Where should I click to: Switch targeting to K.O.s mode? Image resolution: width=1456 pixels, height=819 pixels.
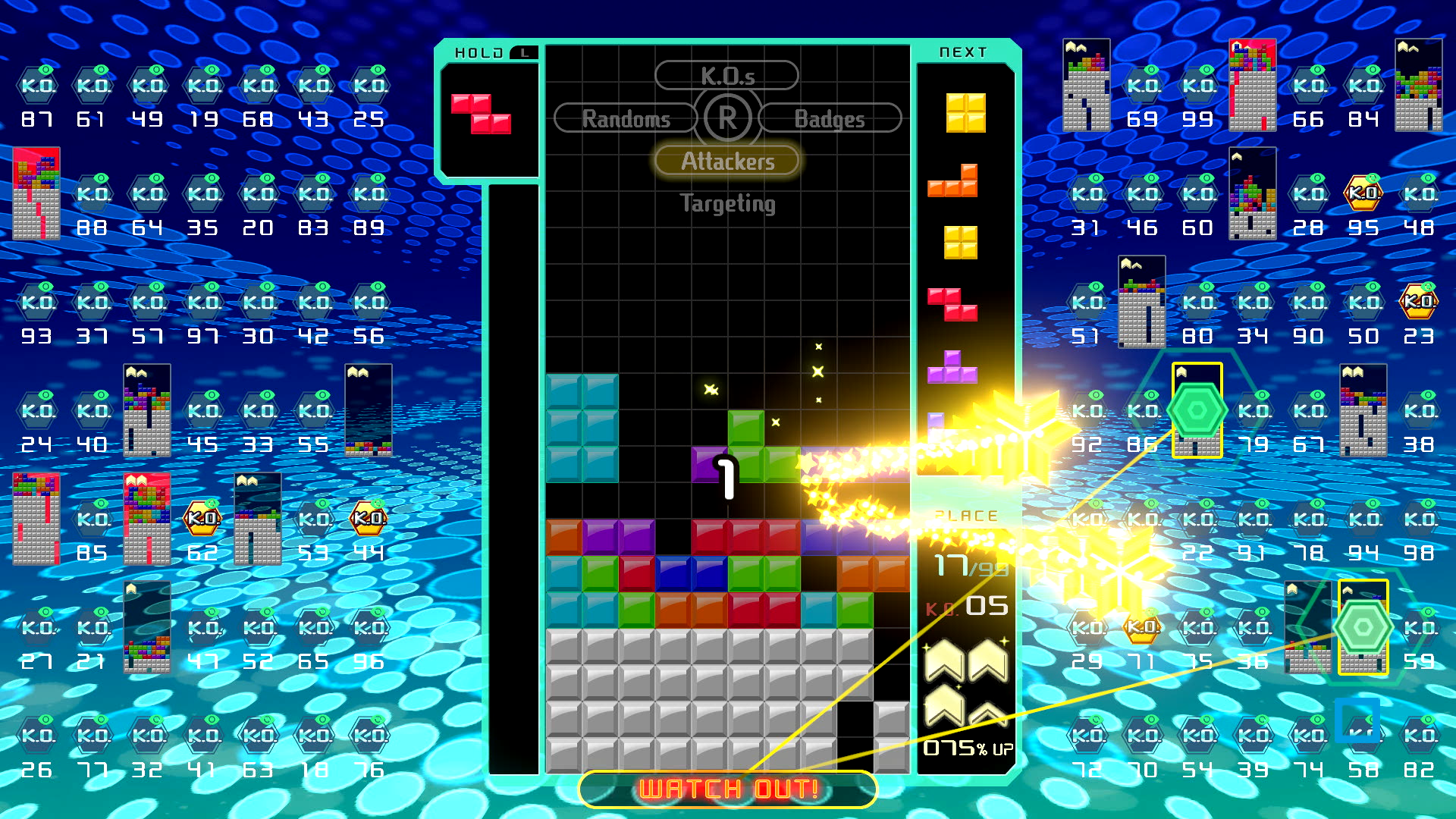727,74
